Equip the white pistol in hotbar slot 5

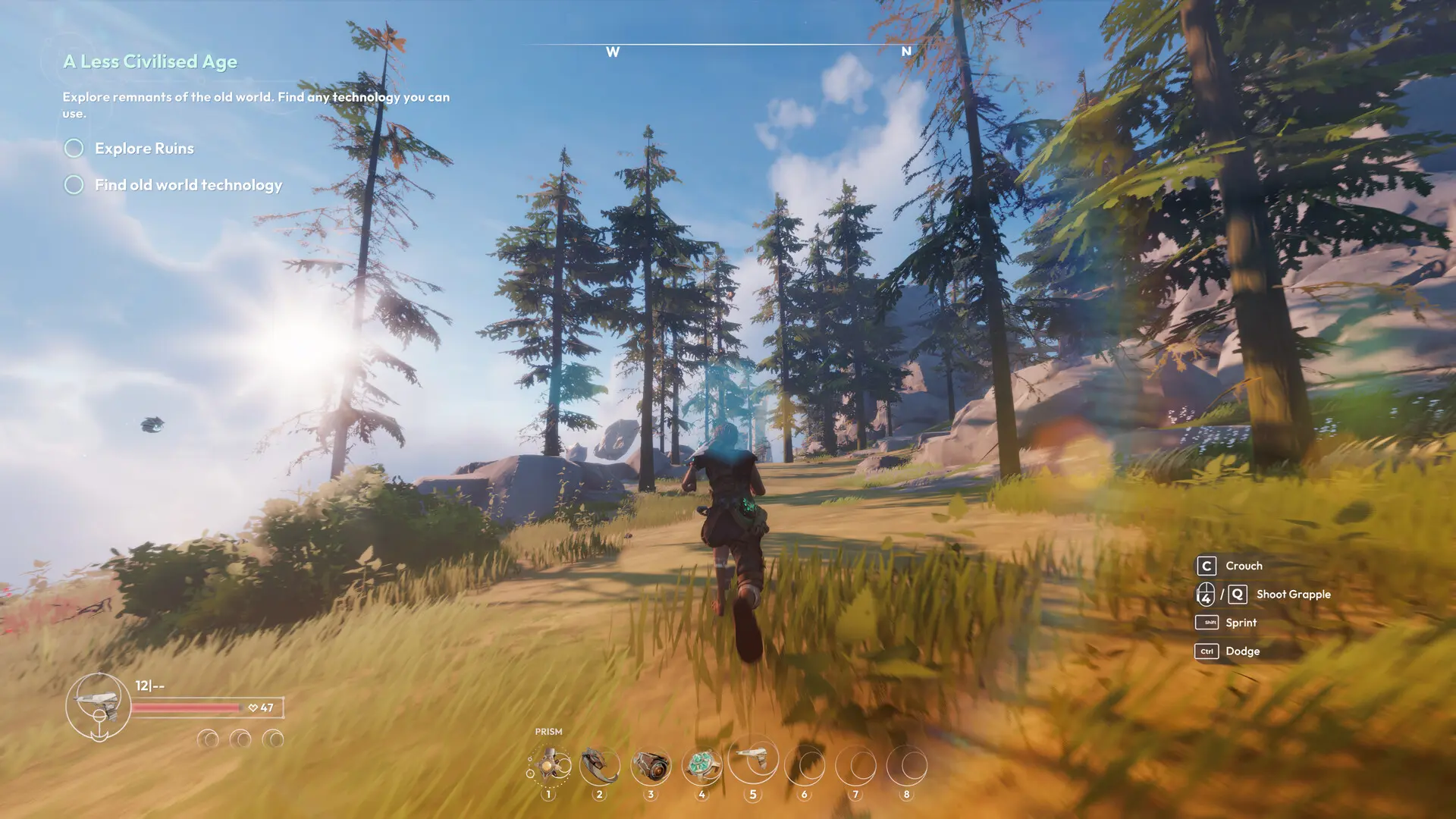tap(753, 758)
